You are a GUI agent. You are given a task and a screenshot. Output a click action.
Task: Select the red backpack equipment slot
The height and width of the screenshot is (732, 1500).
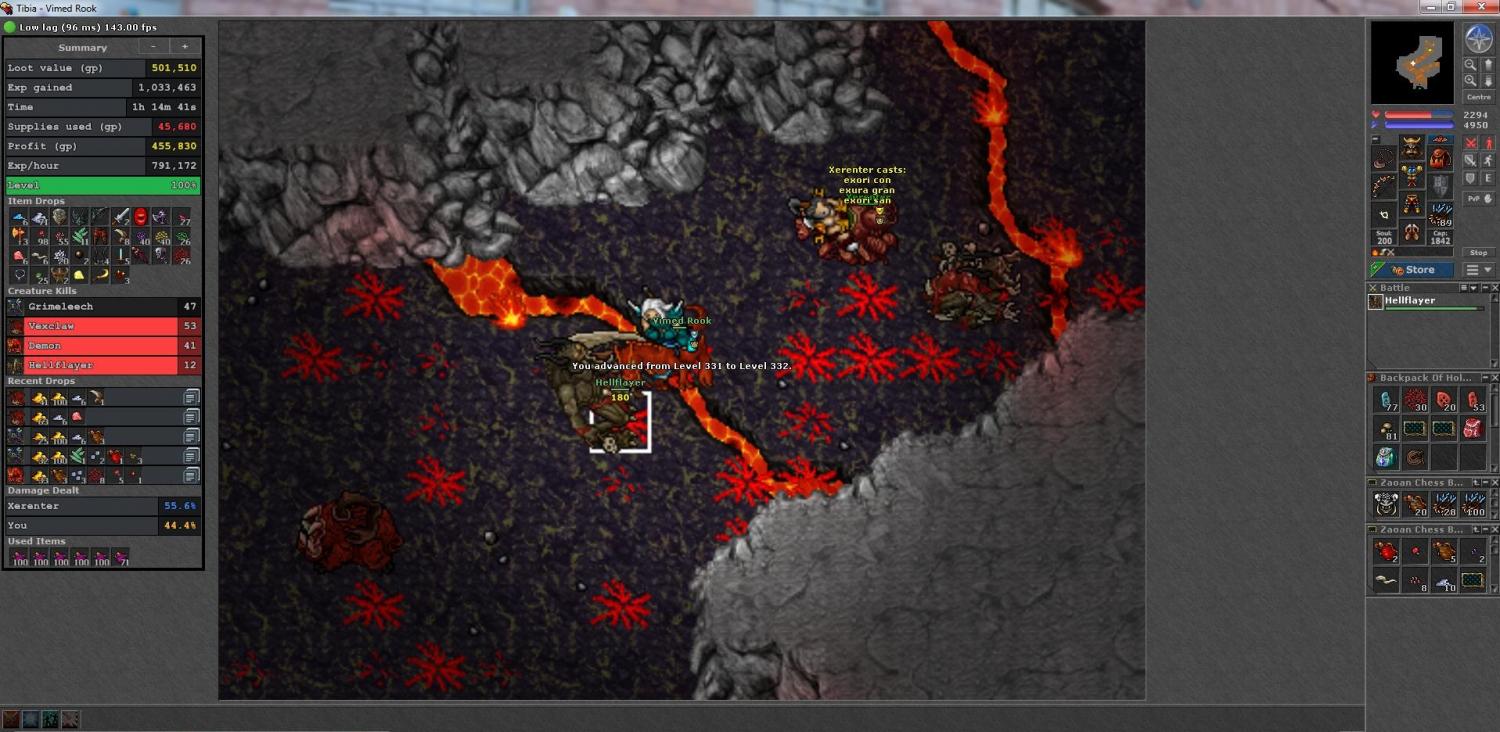pos(1439,159)
